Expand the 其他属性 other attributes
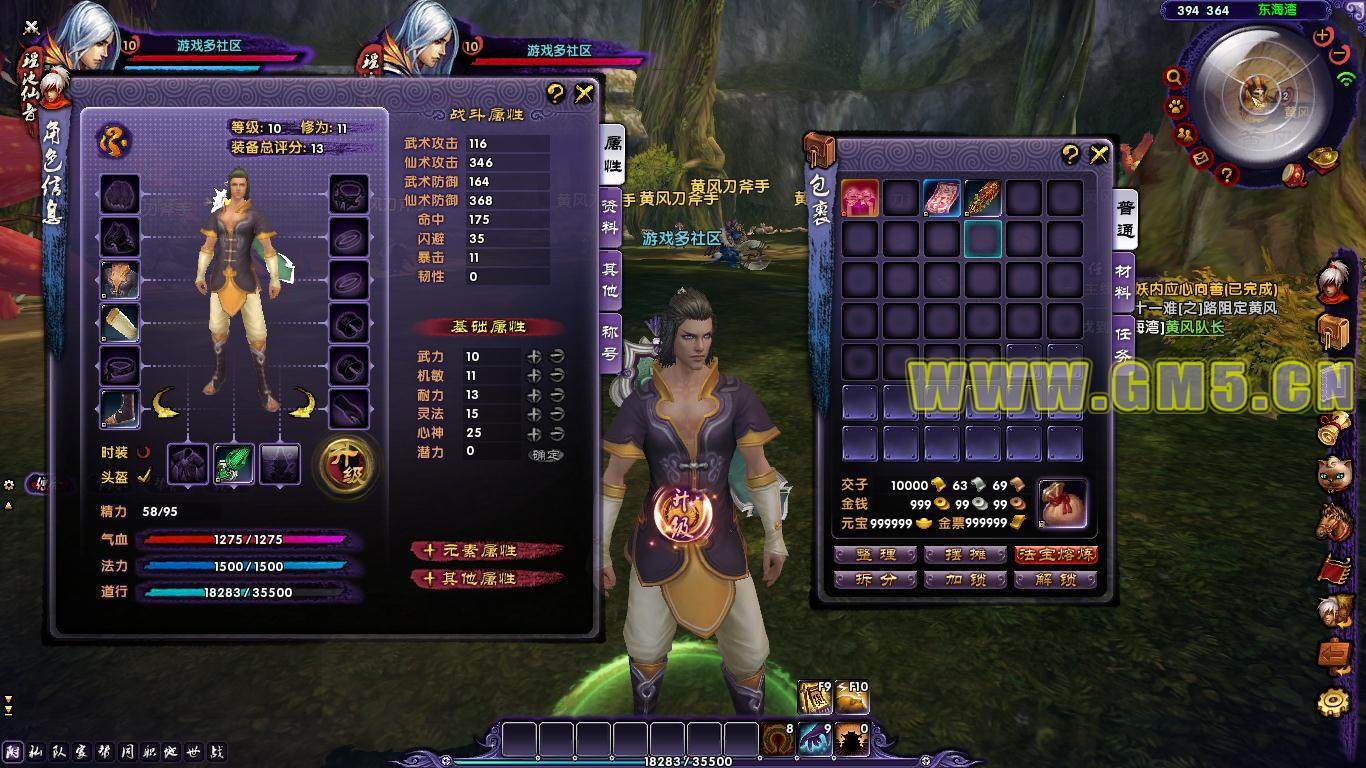The image size is (1366, 768). pos(487,578)
